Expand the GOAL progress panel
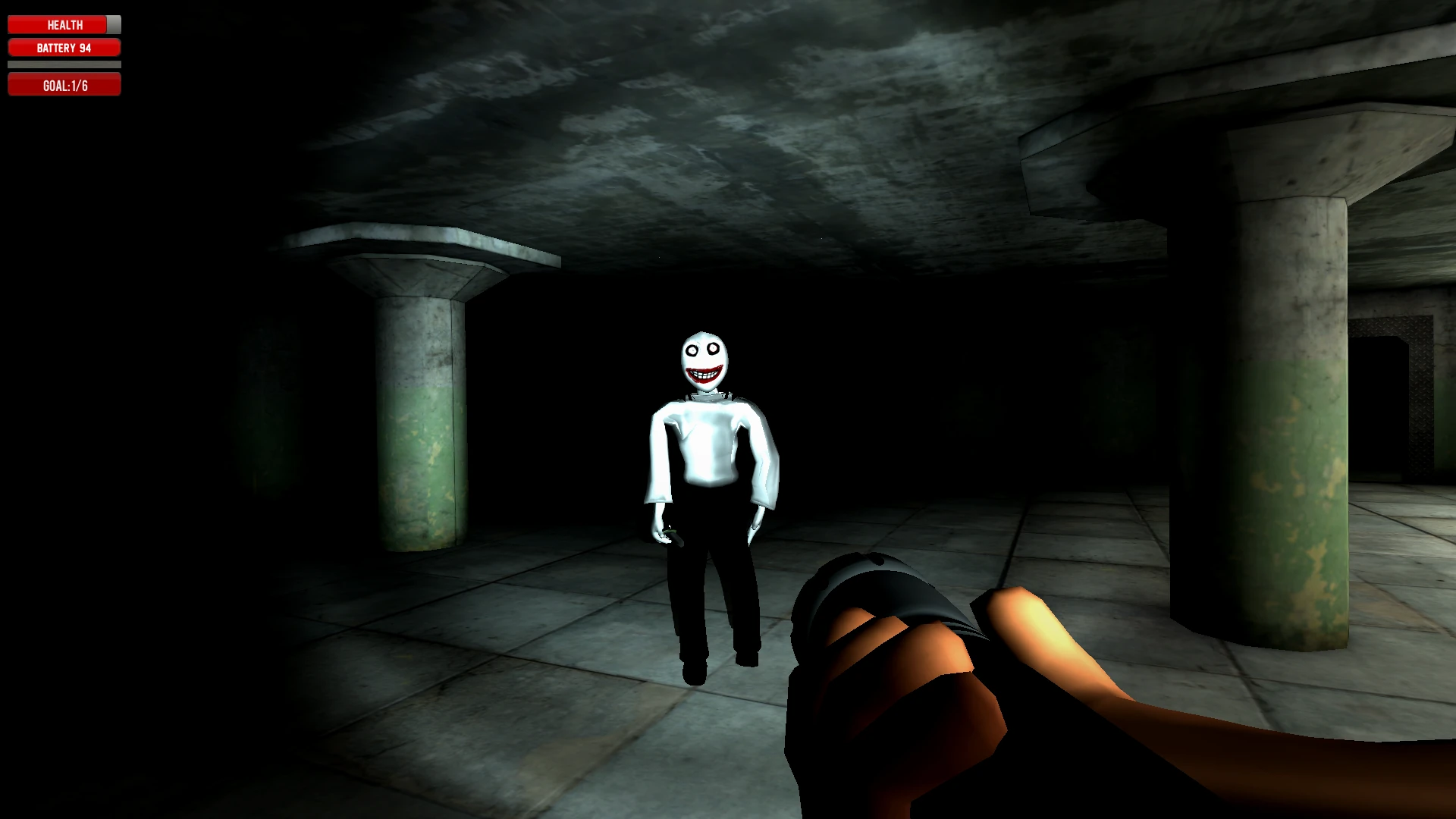Image resolution: width=1456 pixels, height=819 pixels. click(x=64, y=85)
